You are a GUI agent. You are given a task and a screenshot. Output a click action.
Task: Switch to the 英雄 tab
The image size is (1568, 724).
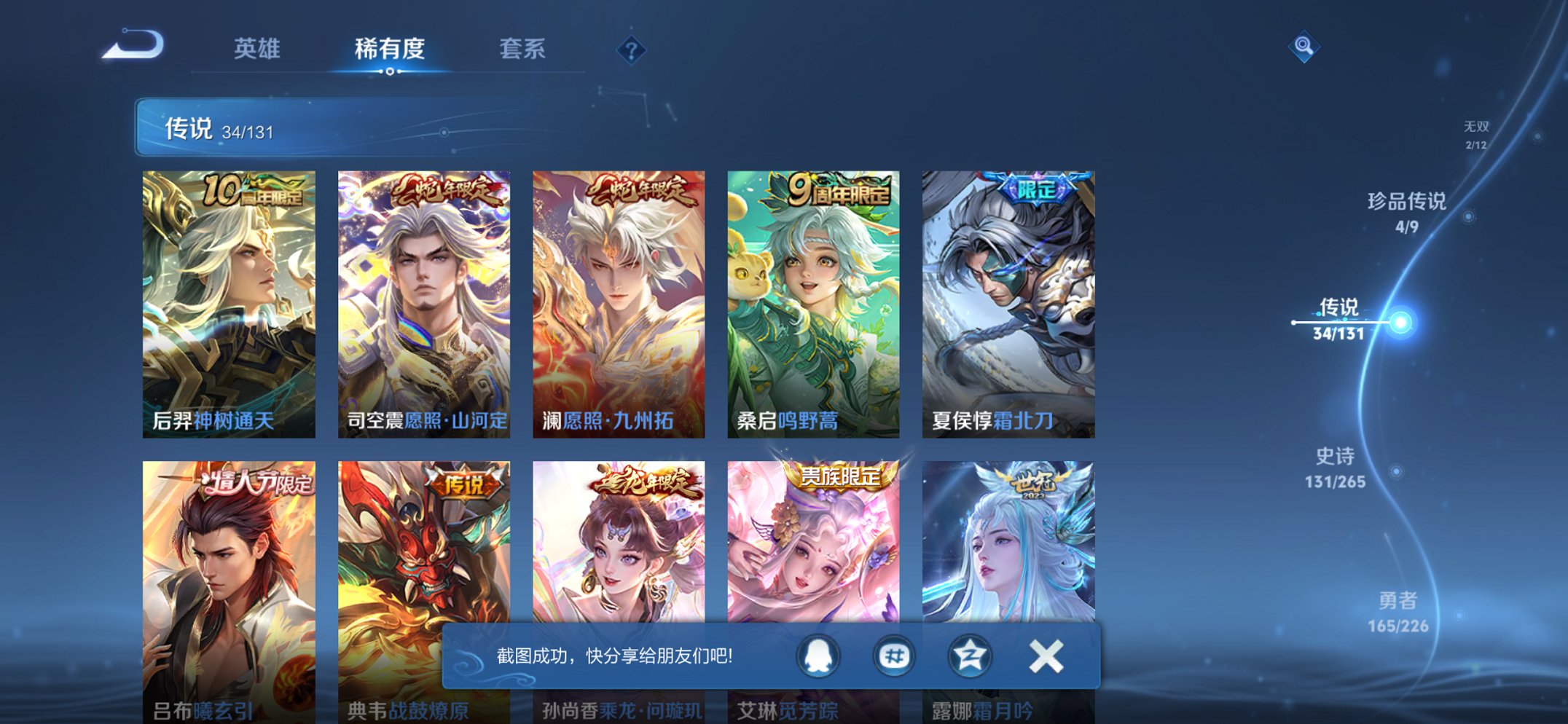click(x=256, y=48)
